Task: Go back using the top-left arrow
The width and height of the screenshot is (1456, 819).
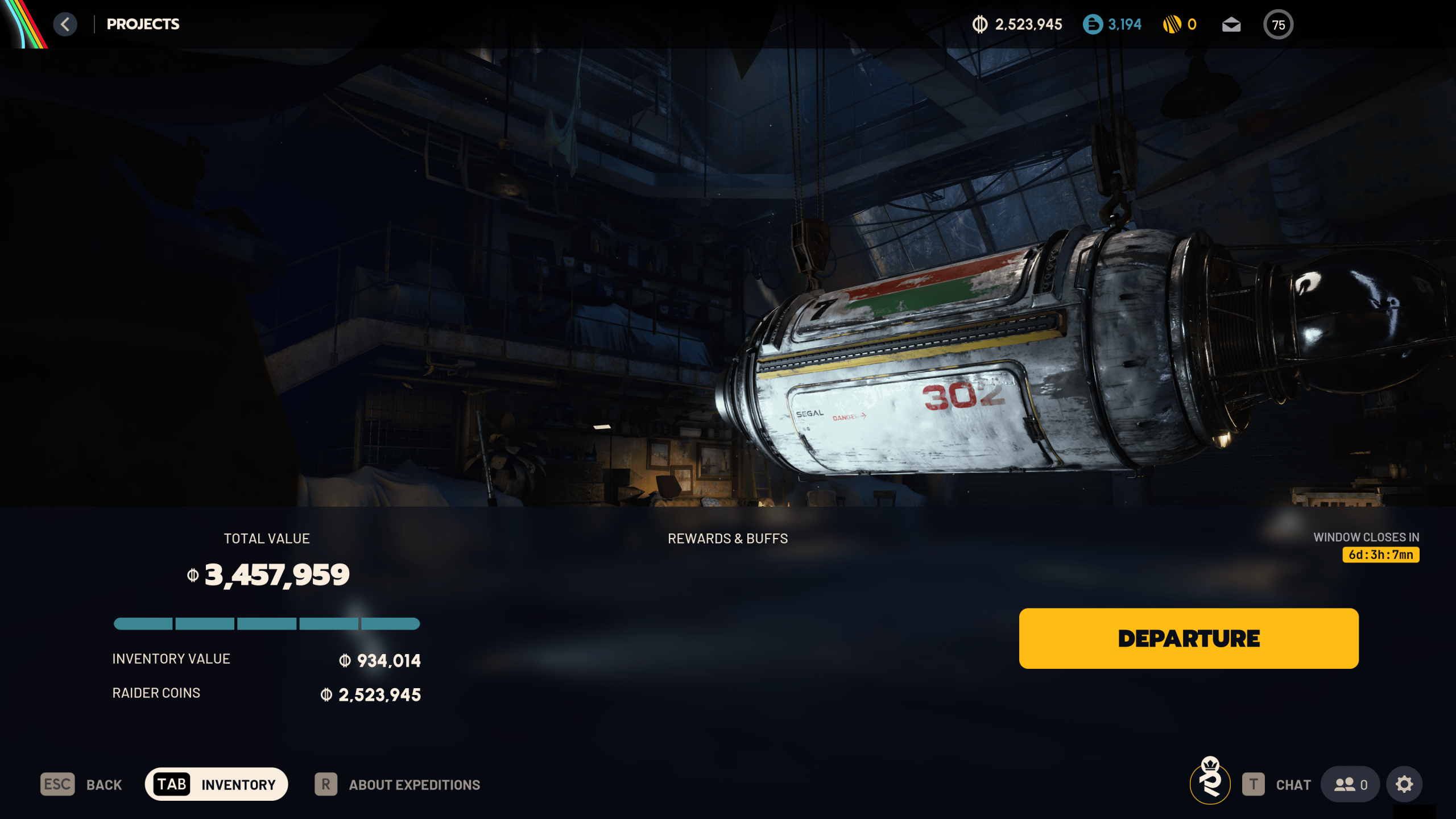Action: (65, 24)
